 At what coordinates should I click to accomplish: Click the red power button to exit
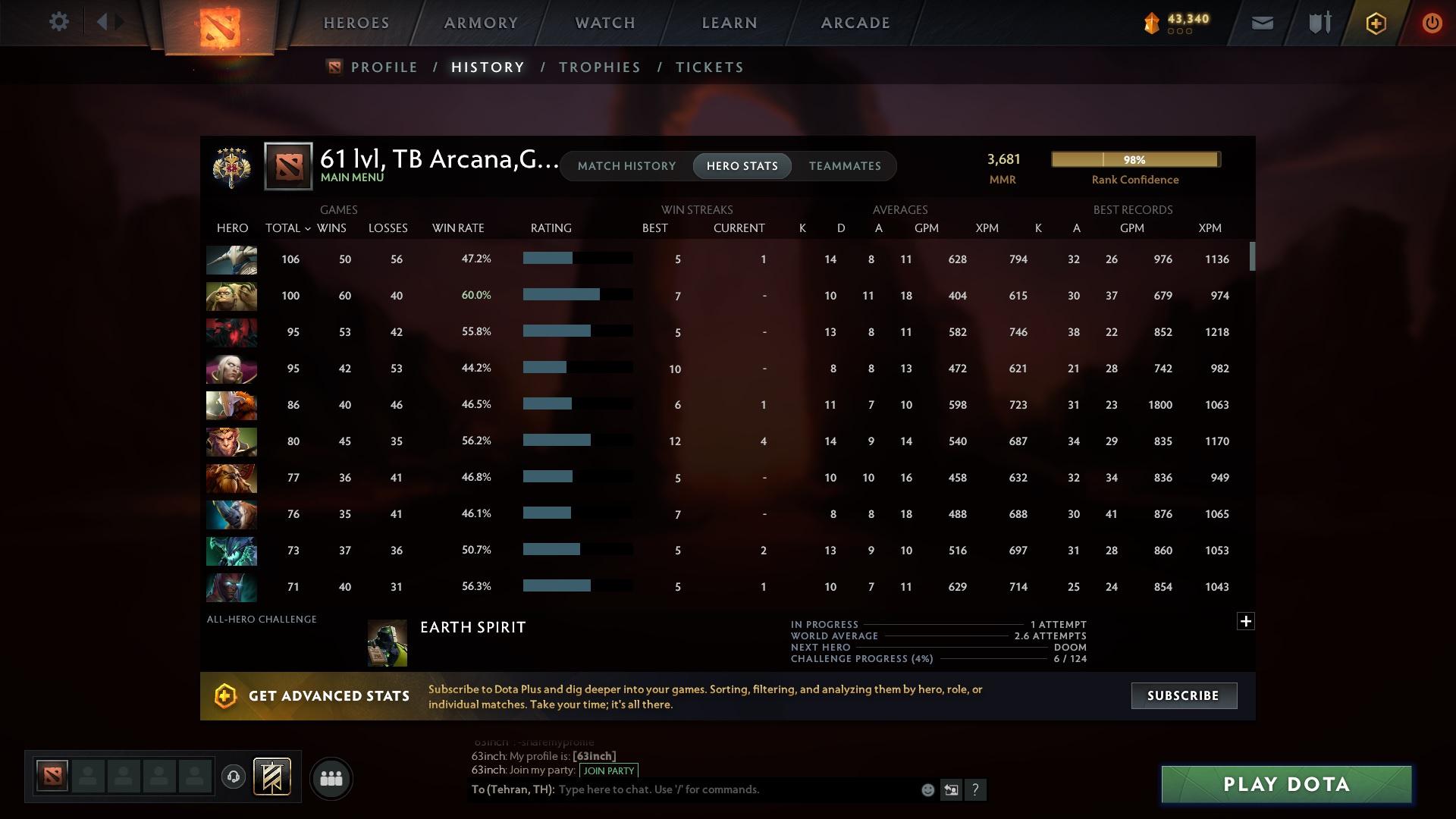1432,23
